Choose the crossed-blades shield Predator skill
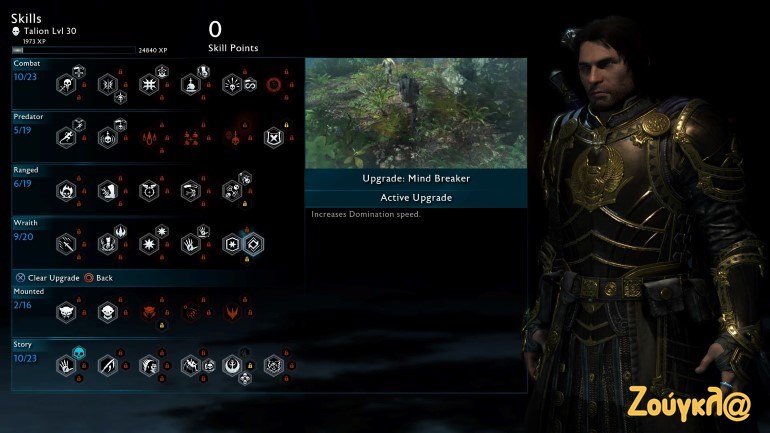 point(272,137)
